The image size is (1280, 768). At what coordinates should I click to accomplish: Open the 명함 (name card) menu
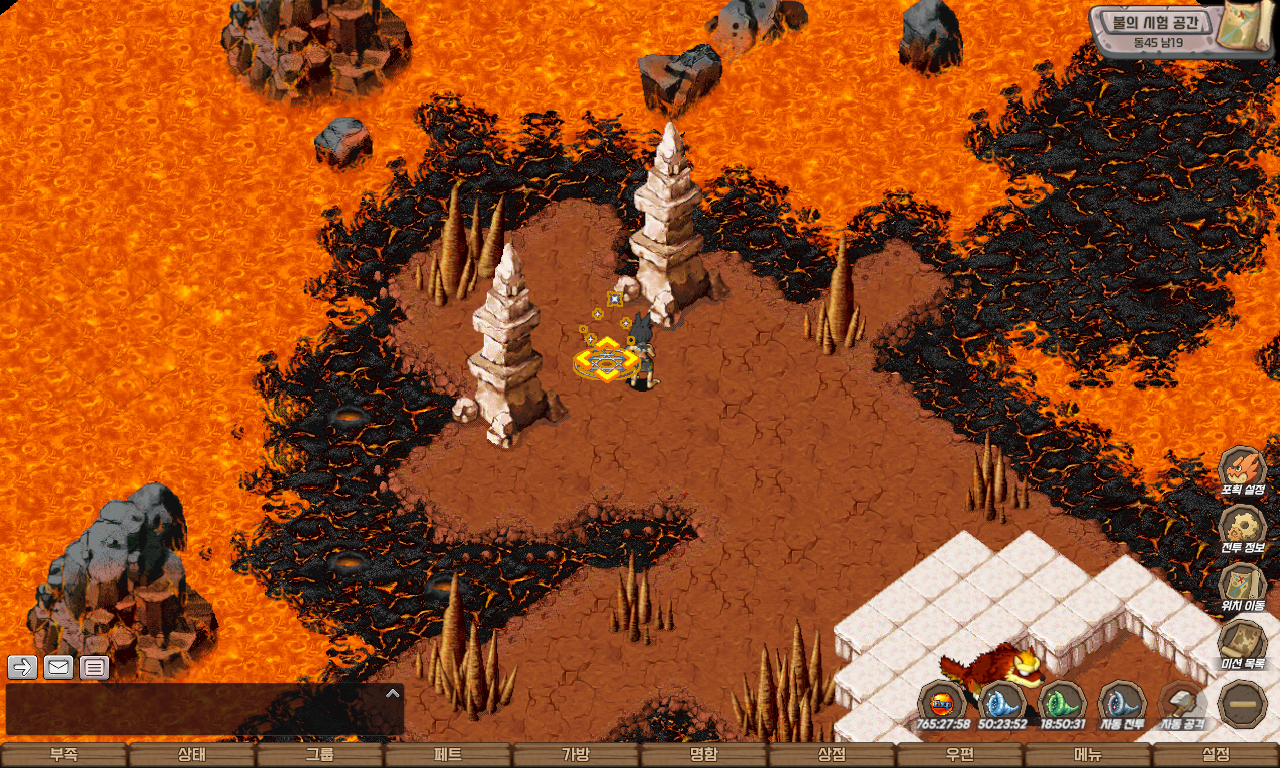pos(704,755)
